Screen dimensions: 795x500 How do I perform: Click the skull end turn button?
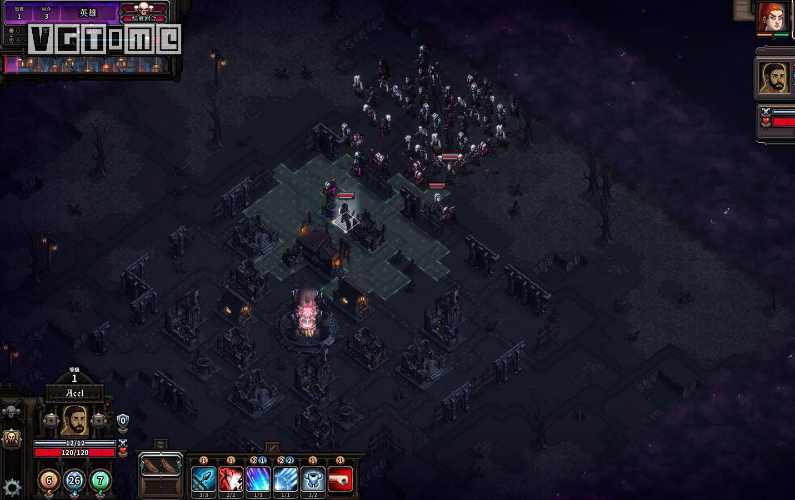143,13
